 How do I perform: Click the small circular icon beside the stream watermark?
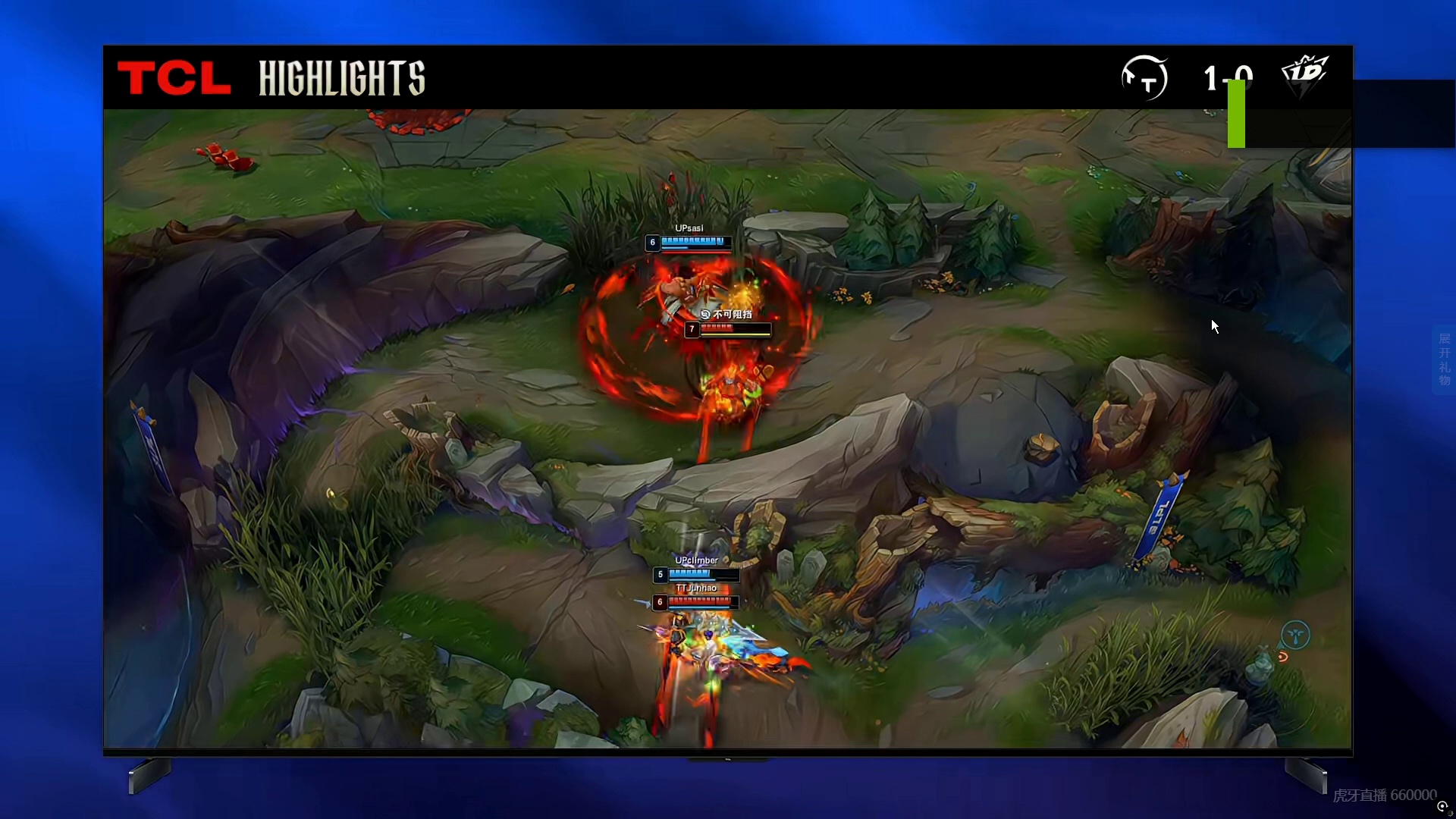[1443, 807]
